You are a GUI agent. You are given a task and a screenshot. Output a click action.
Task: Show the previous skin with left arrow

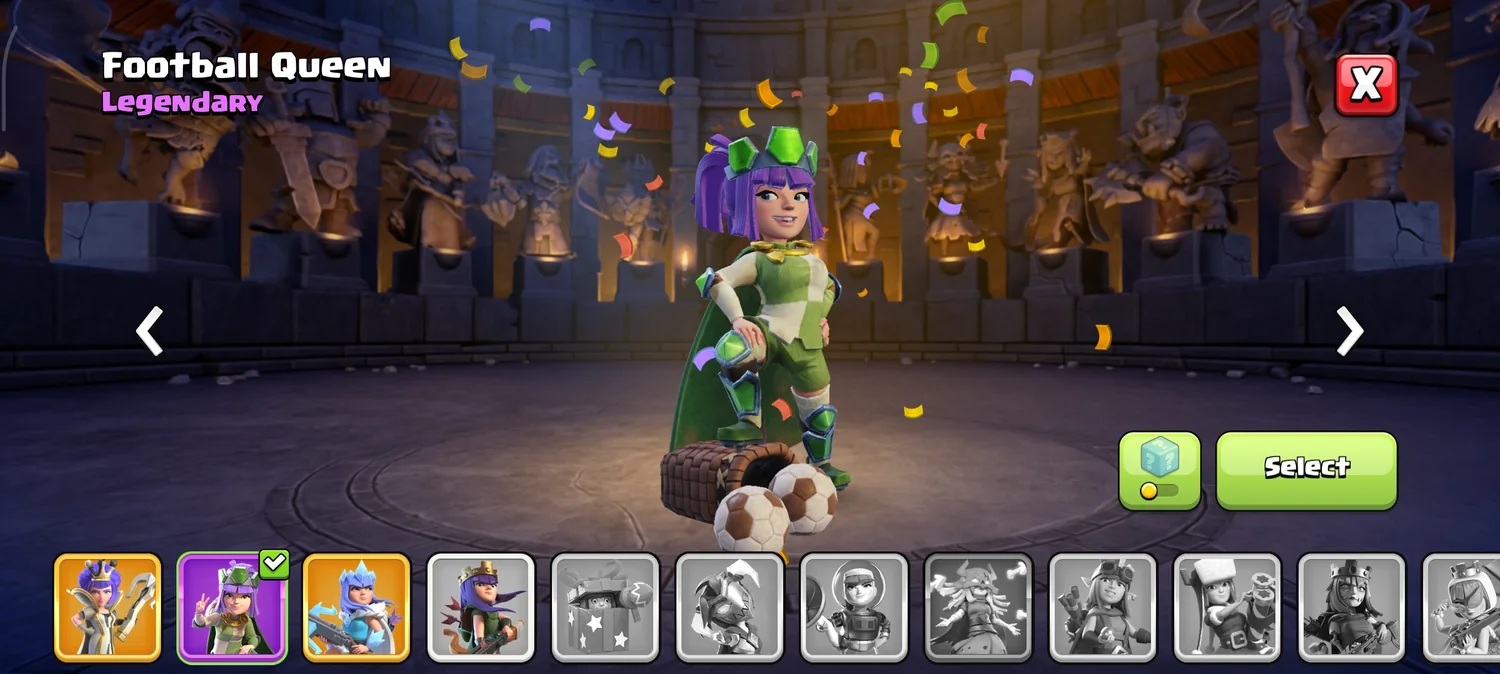(x=150, y=331)
